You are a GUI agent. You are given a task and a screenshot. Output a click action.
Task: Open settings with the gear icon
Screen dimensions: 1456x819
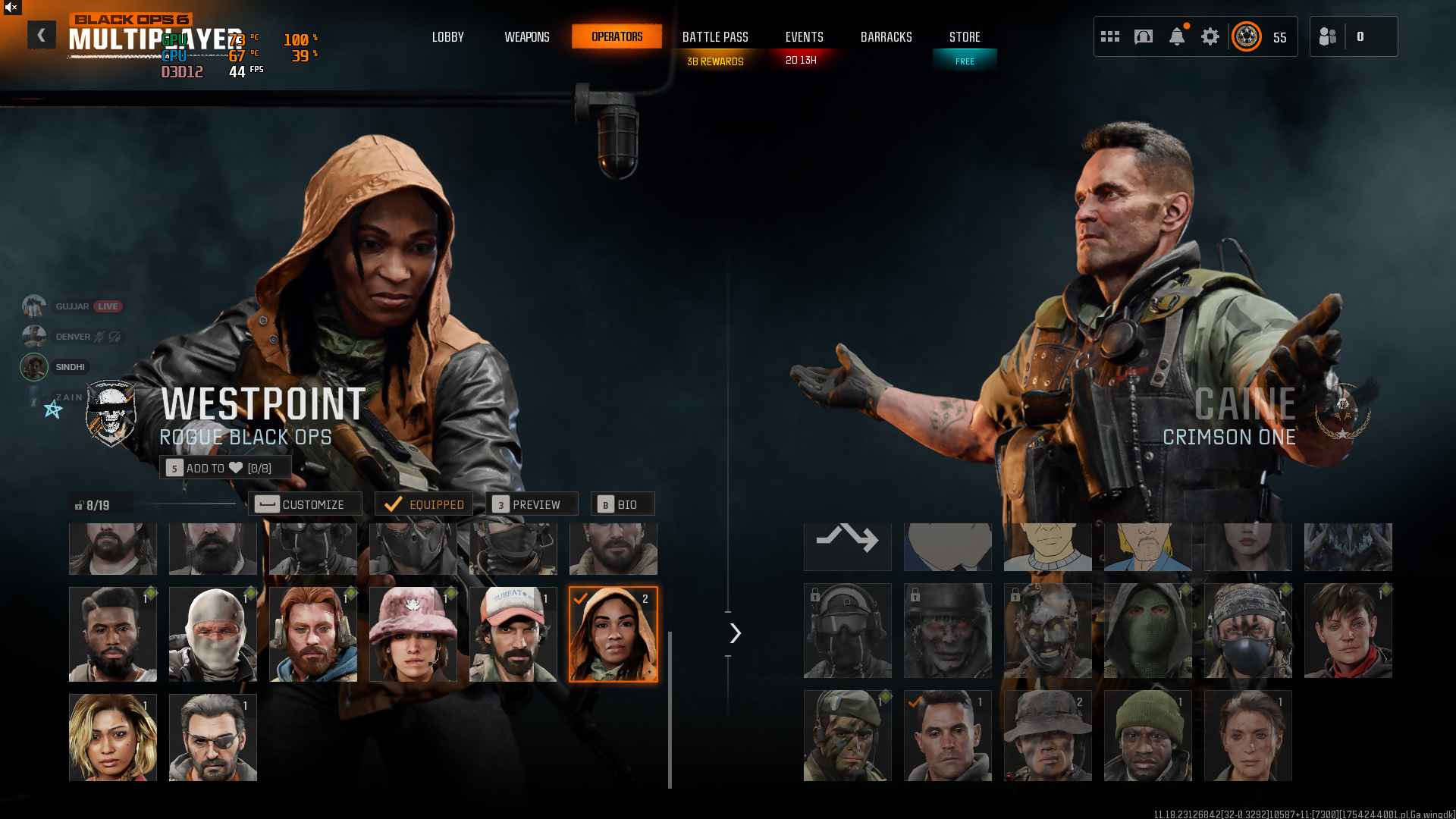(1210, 36)
